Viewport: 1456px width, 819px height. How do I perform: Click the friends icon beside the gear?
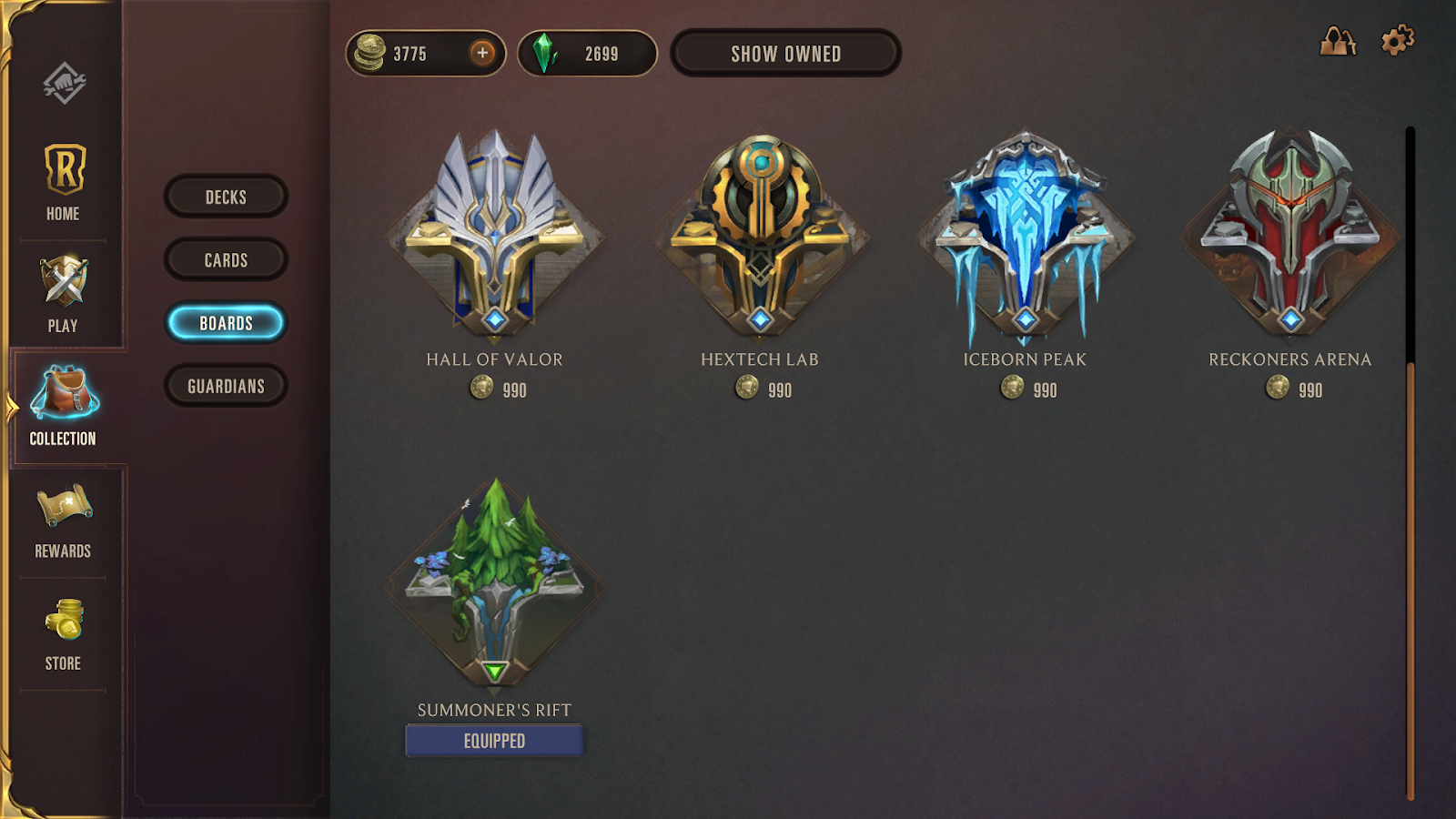1338,41
